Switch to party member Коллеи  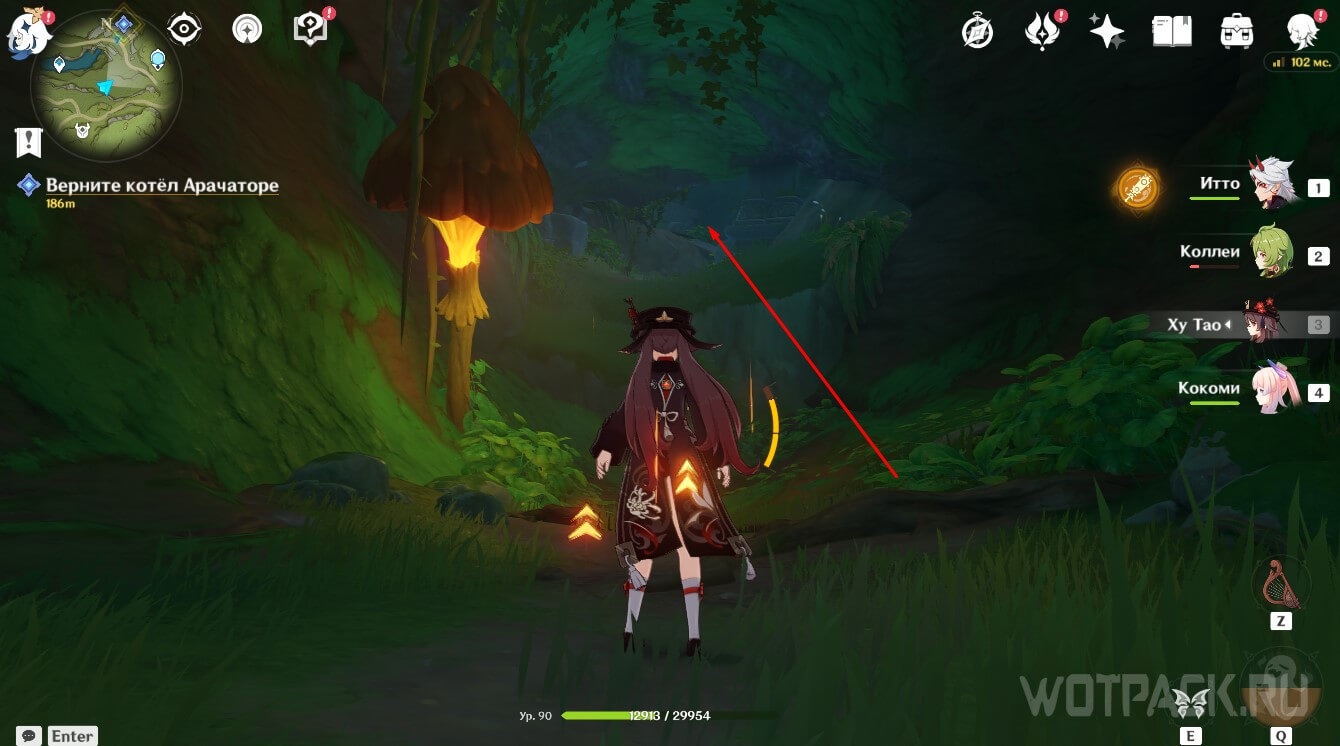tap(1270, 254)
